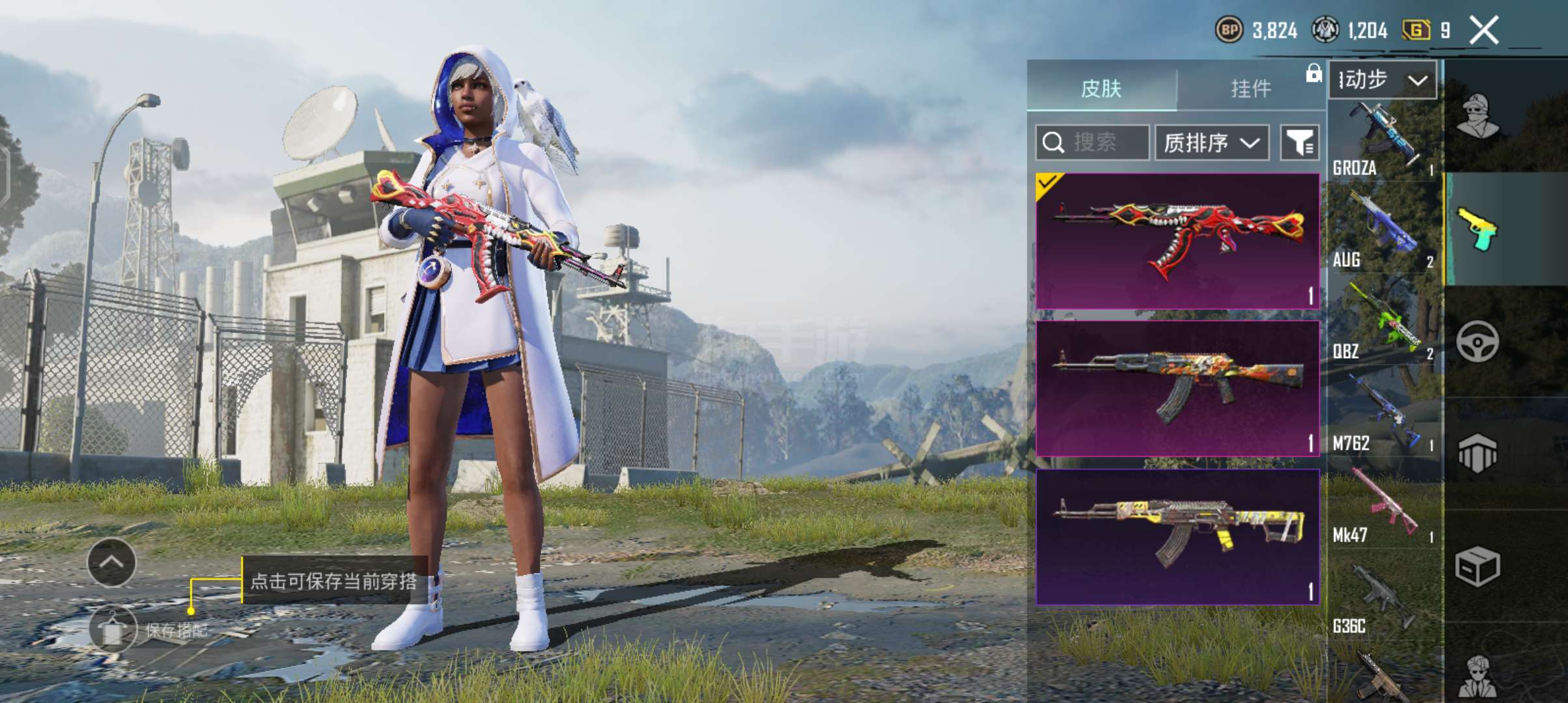
Task: Expand the up-arrow circle button
Action: pos(111,562)
